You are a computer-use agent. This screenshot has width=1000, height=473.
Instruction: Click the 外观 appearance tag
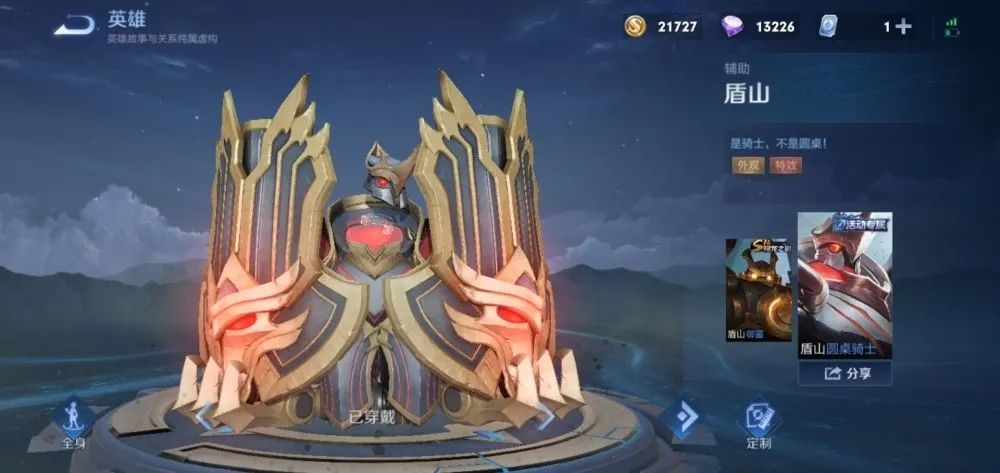(x=748, y=165)
